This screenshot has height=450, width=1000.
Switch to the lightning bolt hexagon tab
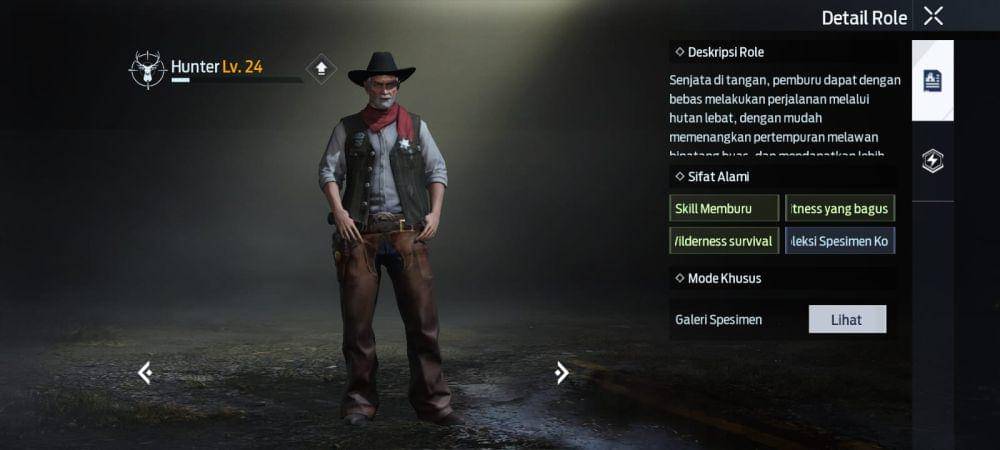tap(932, 161)
